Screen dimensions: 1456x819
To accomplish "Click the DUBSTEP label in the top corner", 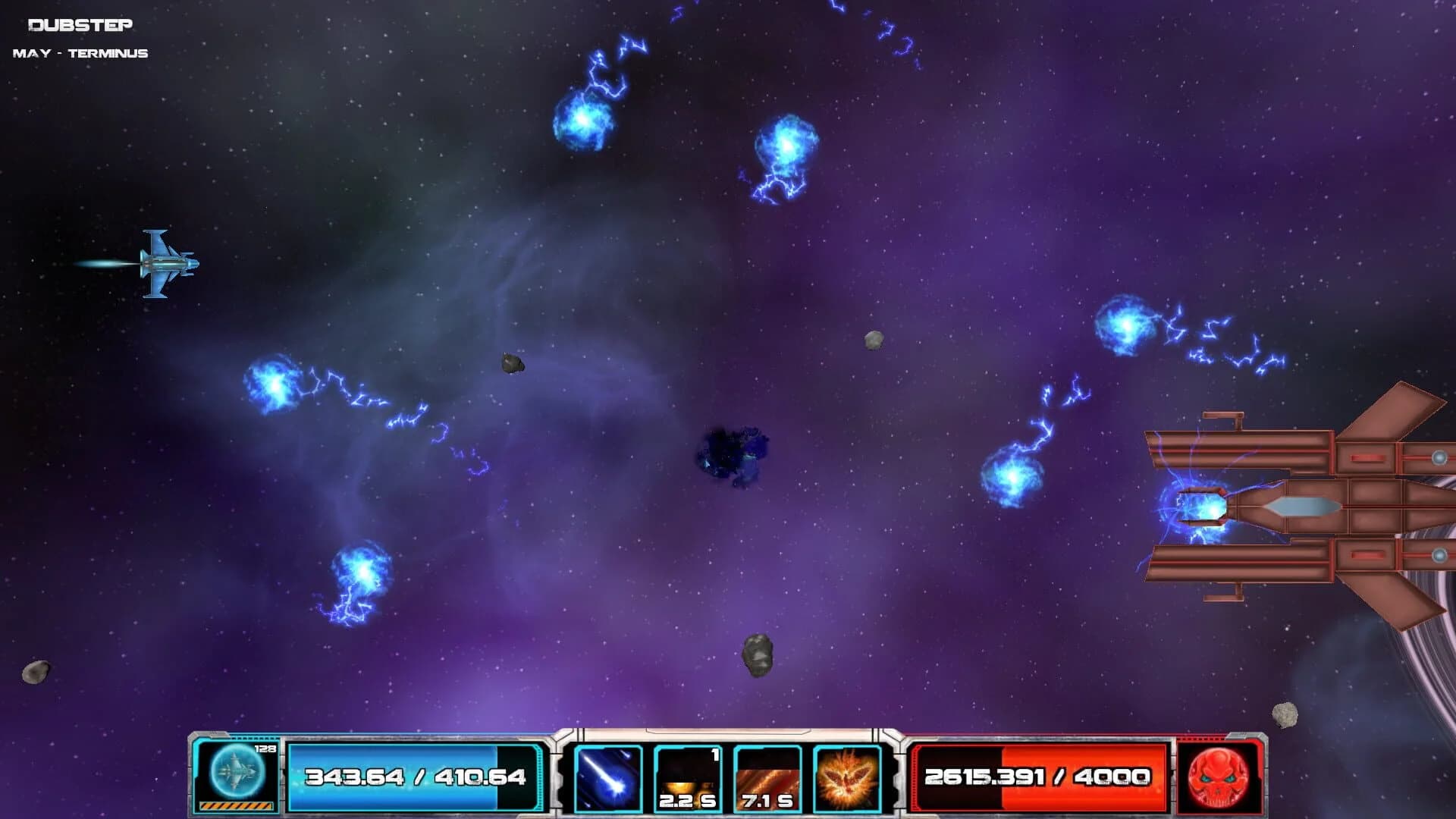I will [80, 23].
